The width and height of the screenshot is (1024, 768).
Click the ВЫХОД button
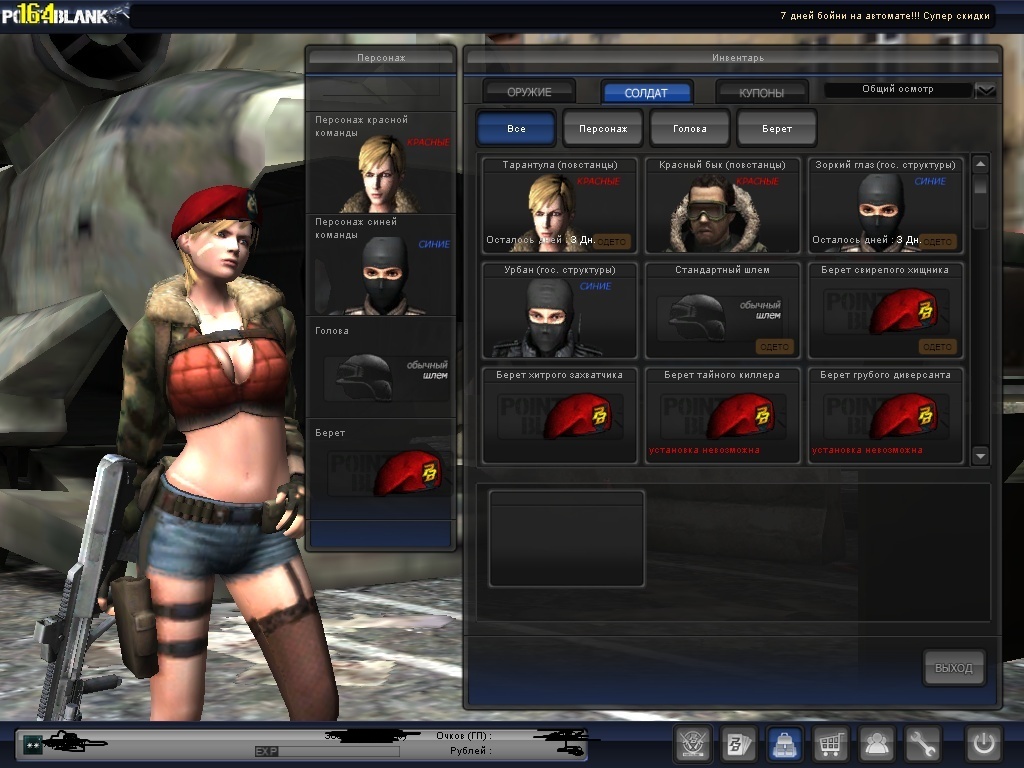[x=954, y=668]
